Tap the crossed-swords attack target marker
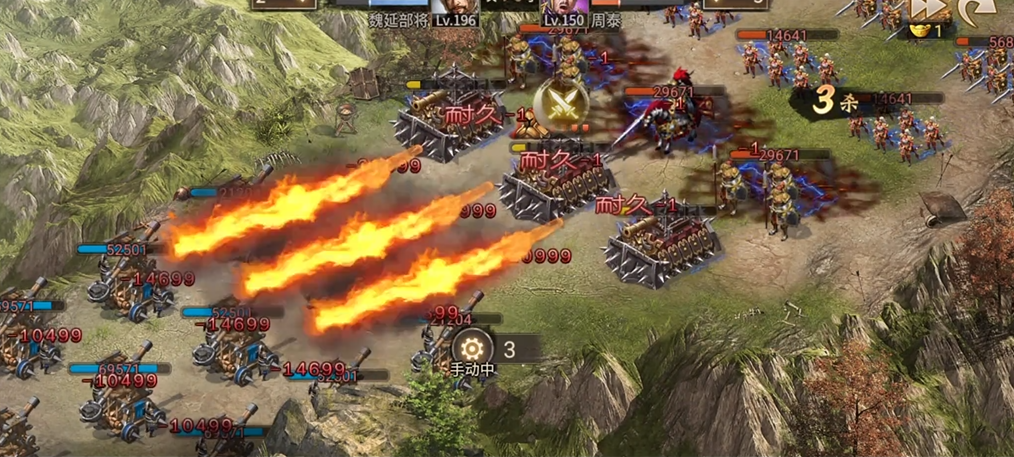The height and width of the screenshot is (457, 1014). coord(558,105)
